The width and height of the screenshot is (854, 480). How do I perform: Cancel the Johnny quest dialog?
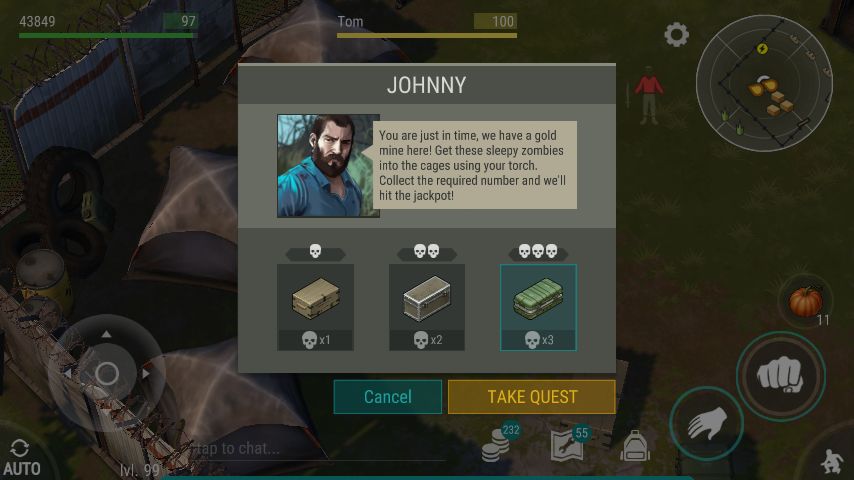(387, 397)
